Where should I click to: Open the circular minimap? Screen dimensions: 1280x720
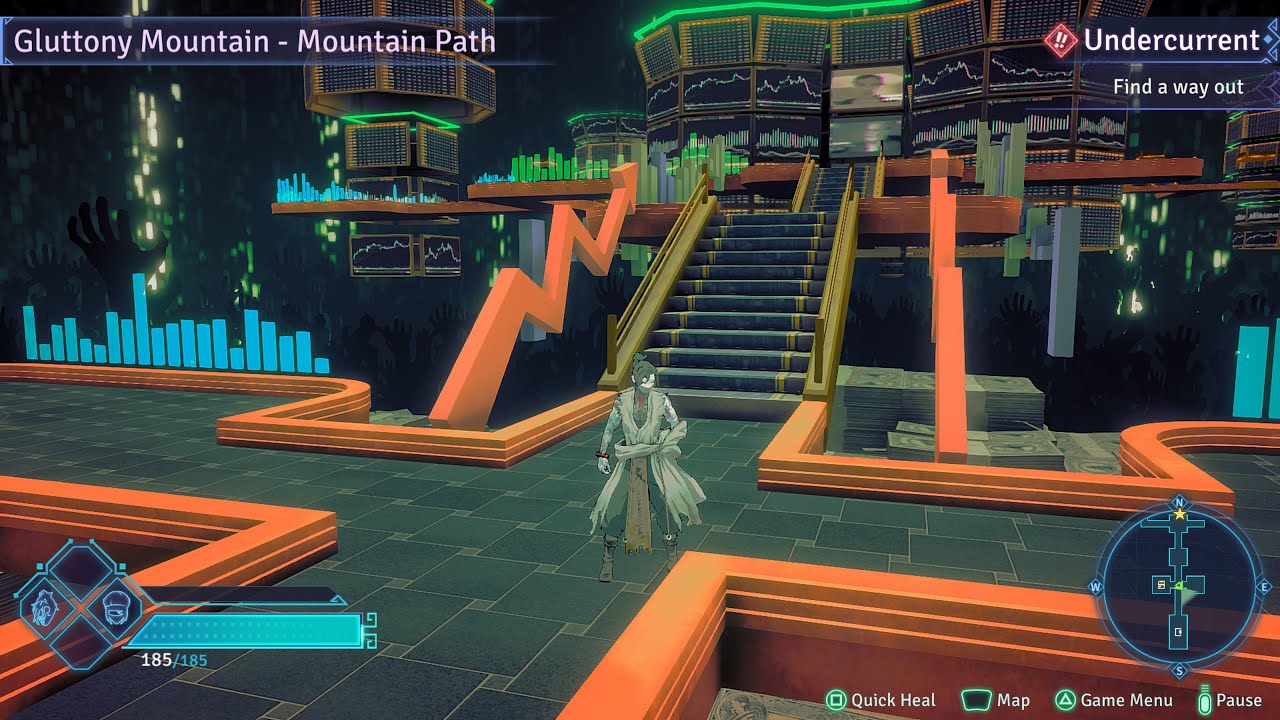pyautogui.click(x=1179, y=587)
